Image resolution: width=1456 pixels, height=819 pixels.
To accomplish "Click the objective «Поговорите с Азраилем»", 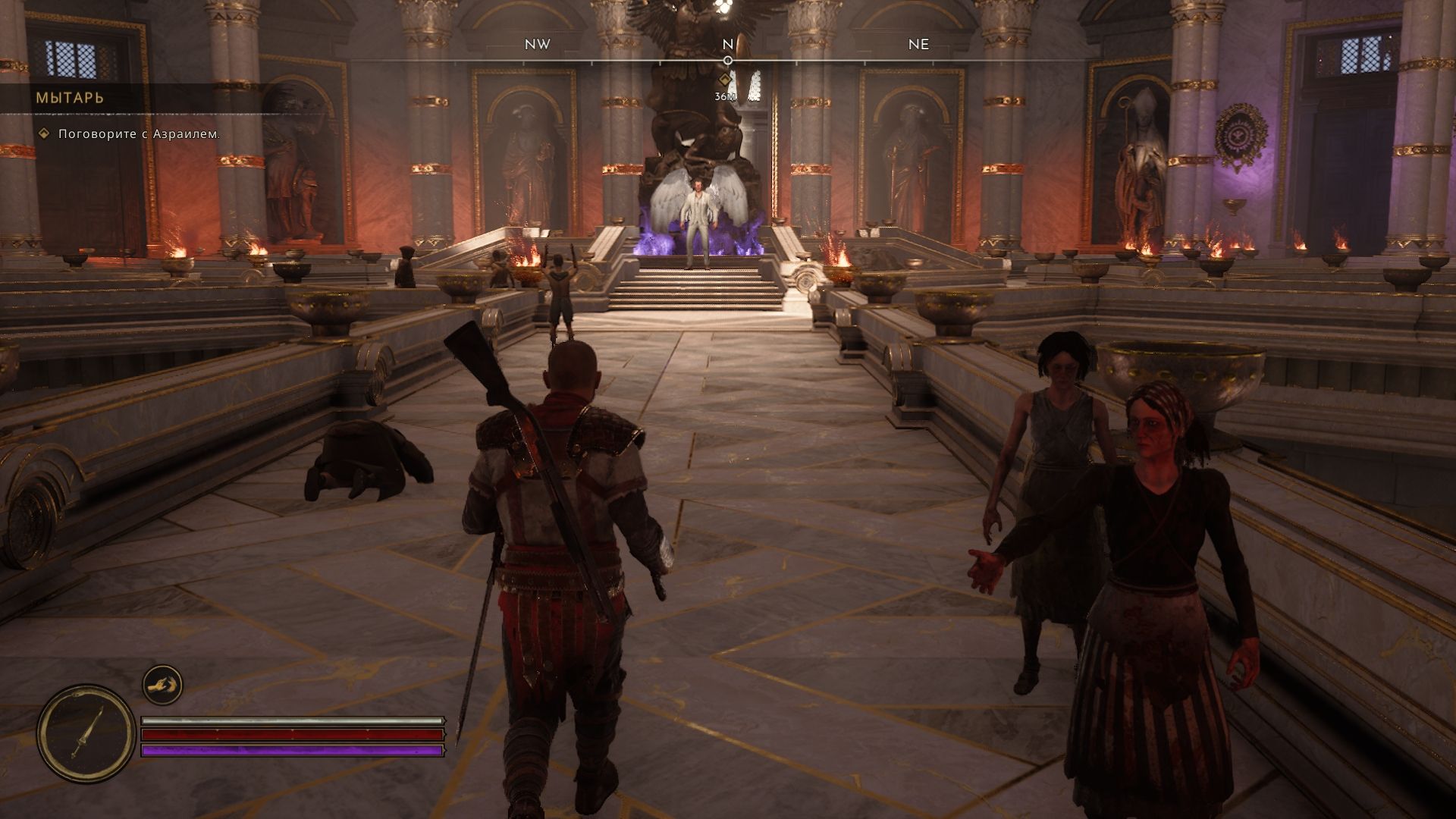I will point(140,134).
